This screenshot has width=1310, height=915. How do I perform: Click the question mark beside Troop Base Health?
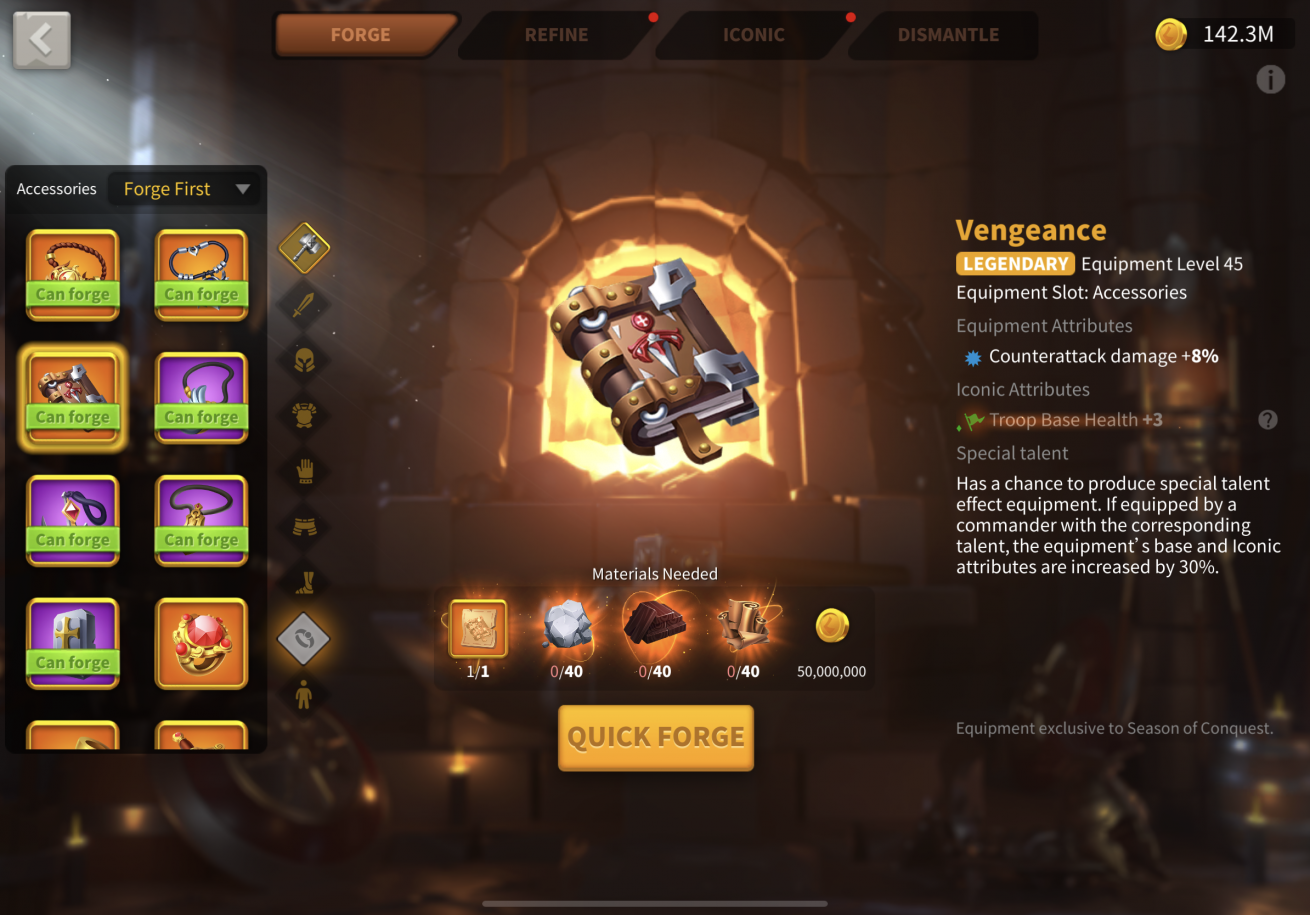pos(1268,420)
